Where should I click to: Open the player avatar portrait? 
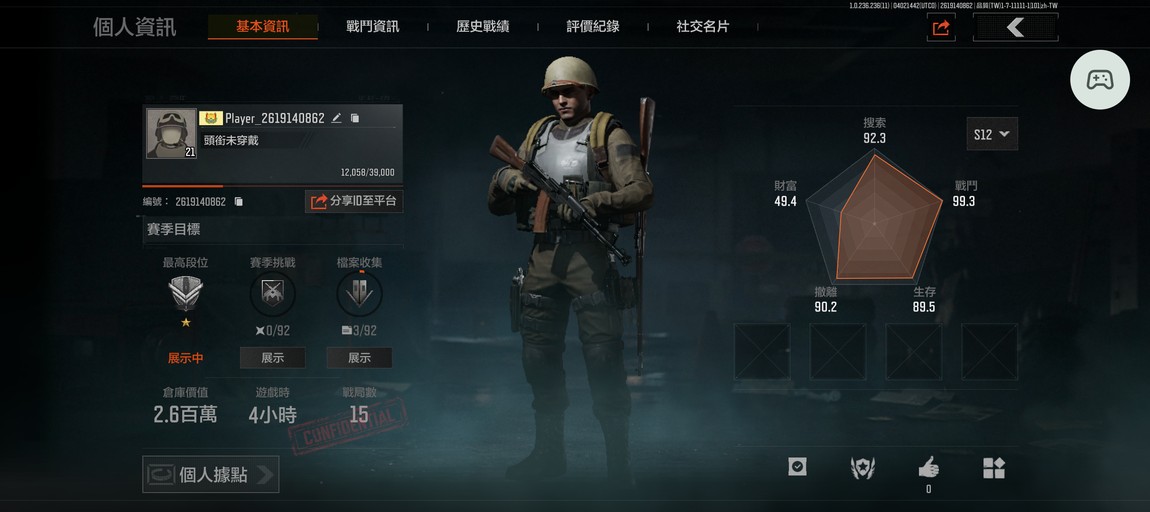pyautogui.click(x=171, y=133)
